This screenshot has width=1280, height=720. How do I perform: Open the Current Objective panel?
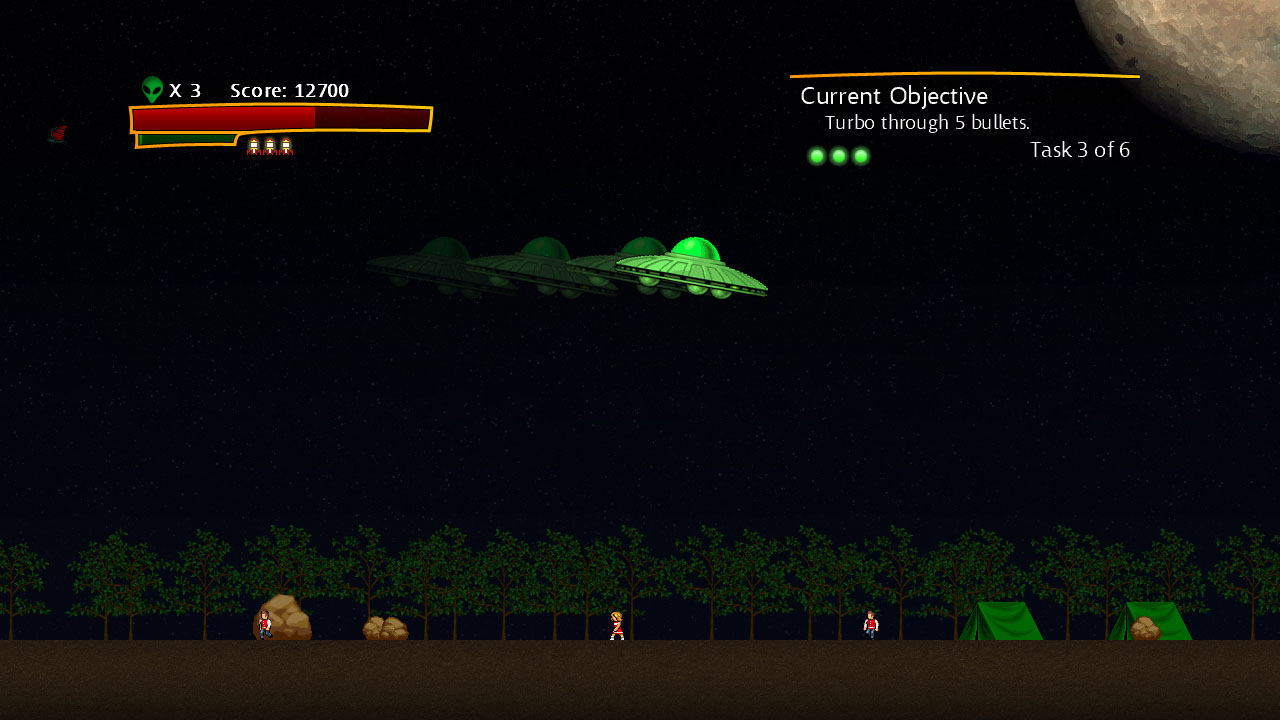pos(893,96)
